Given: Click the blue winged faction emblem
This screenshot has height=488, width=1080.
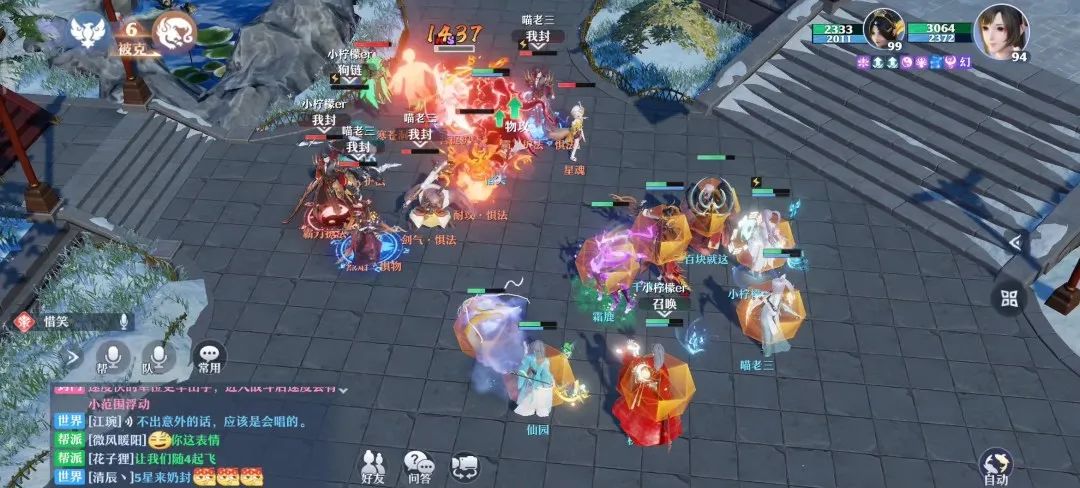Looking at the screenshot, I should click(x=89, y=32).
